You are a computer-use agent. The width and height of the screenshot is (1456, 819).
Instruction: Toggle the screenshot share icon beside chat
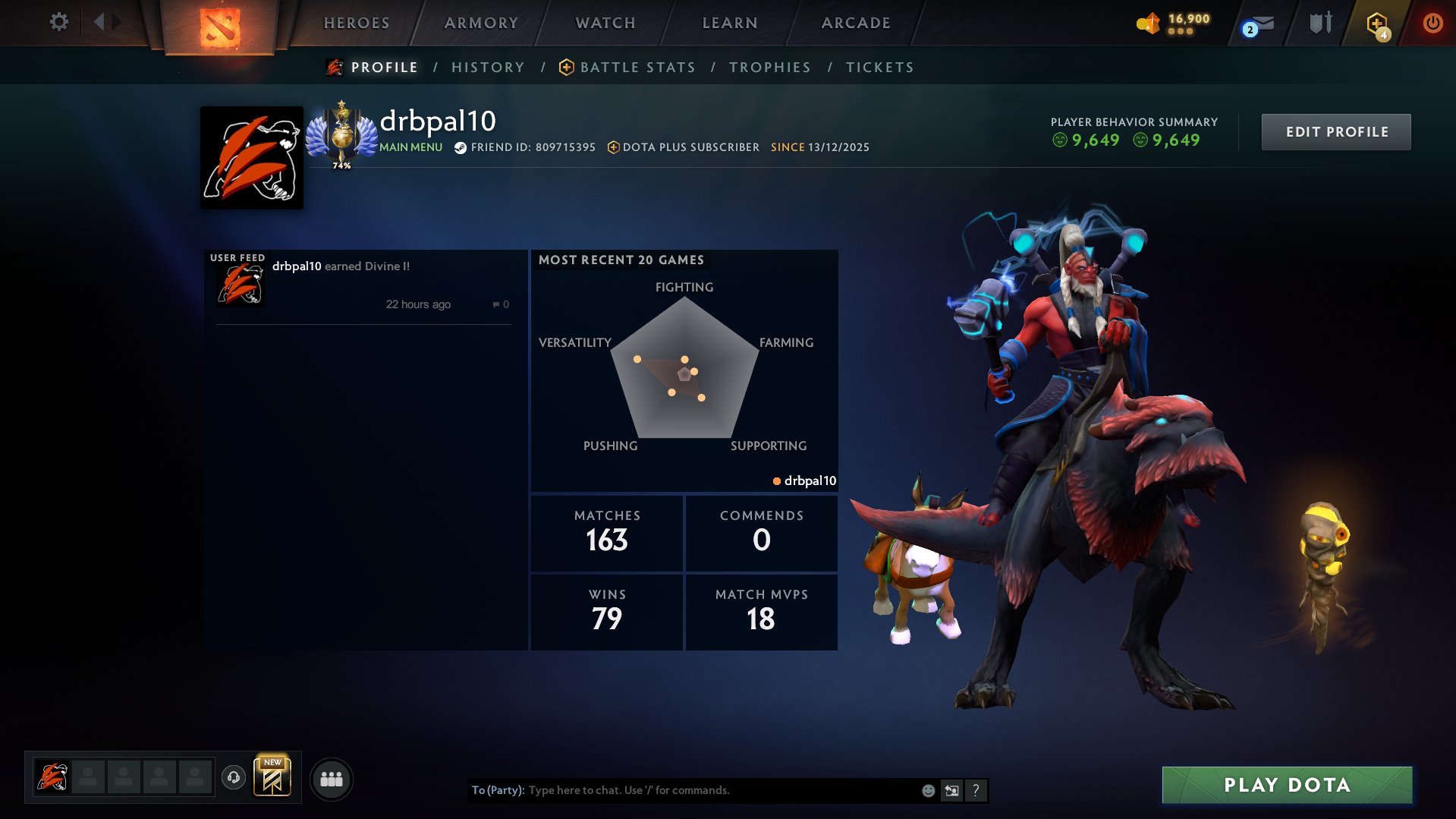pyautogui.click(x=951, y=790)
